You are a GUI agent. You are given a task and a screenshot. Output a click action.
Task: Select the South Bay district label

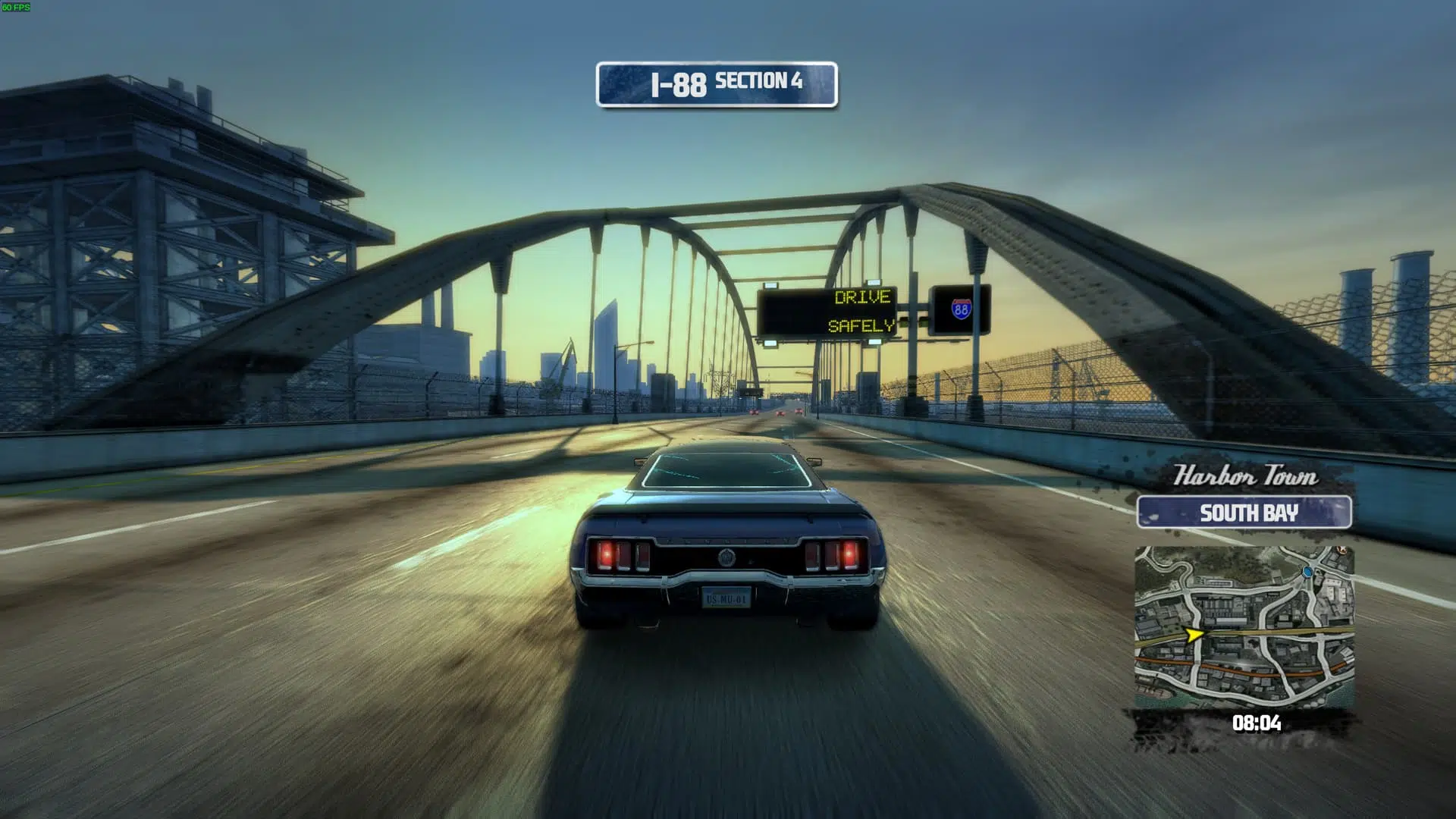pos(1244,513)
